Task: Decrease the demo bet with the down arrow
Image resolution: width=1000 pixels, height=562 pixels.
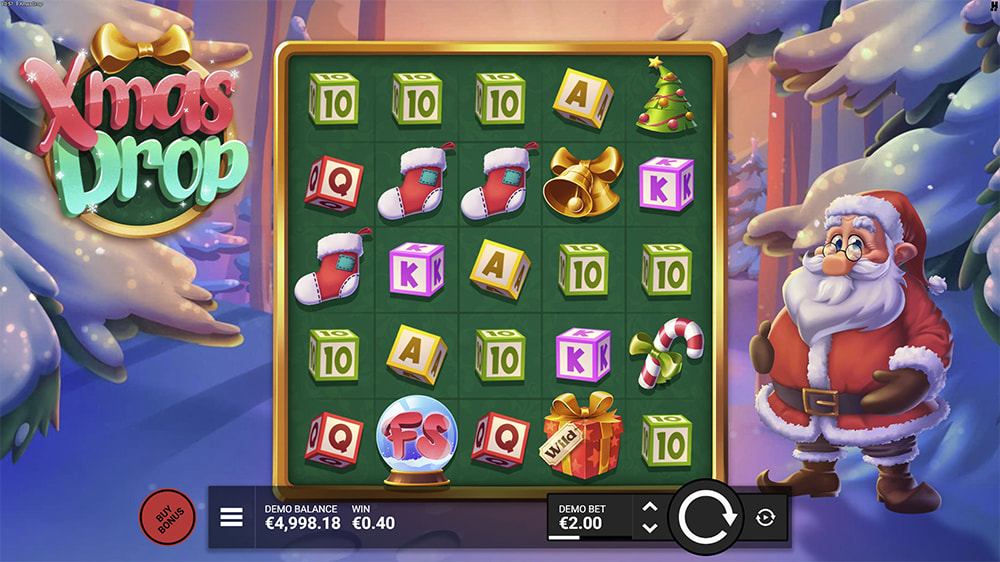Action: point(649,527)
